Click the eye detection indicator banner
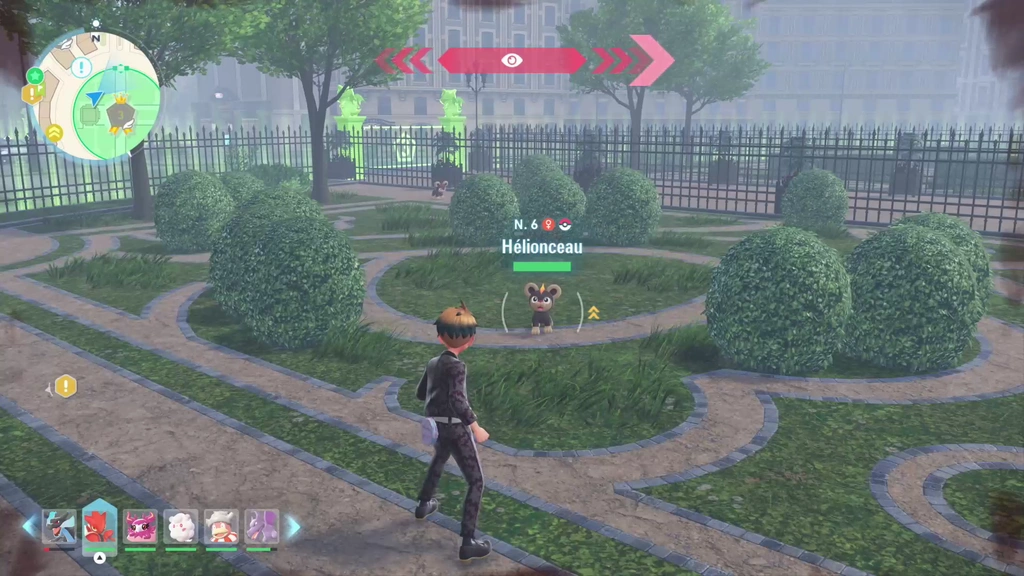 [512, 60]
